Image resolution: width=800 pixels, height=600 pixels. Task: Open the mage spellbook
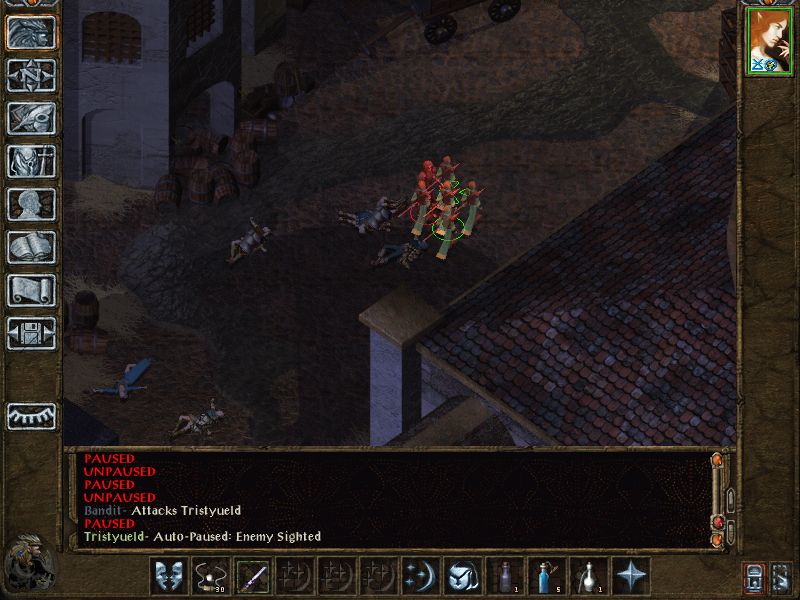point(31,247)
